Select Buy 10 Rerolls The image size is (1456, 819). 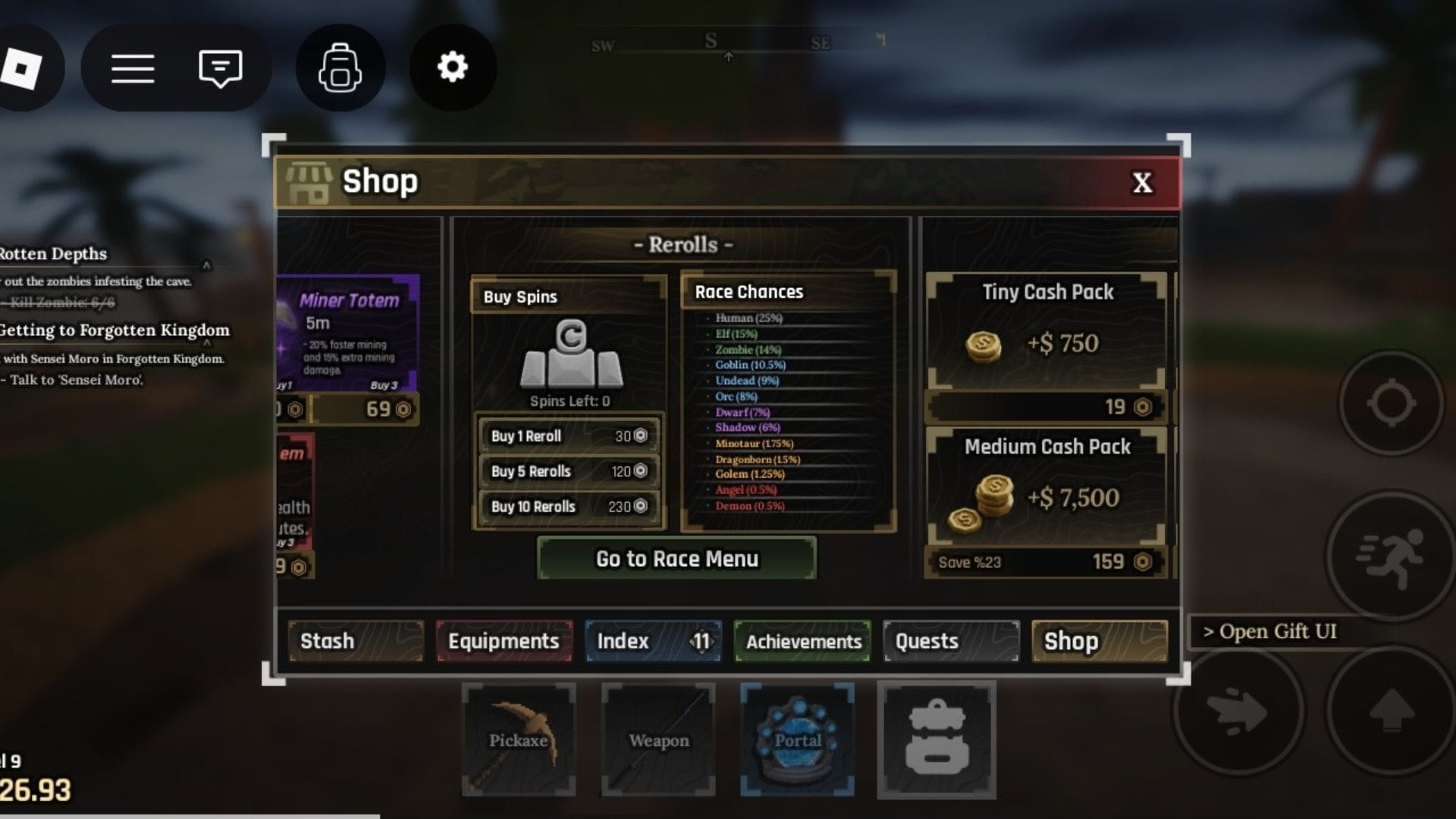pyautogui.click(x=569, y=506)
